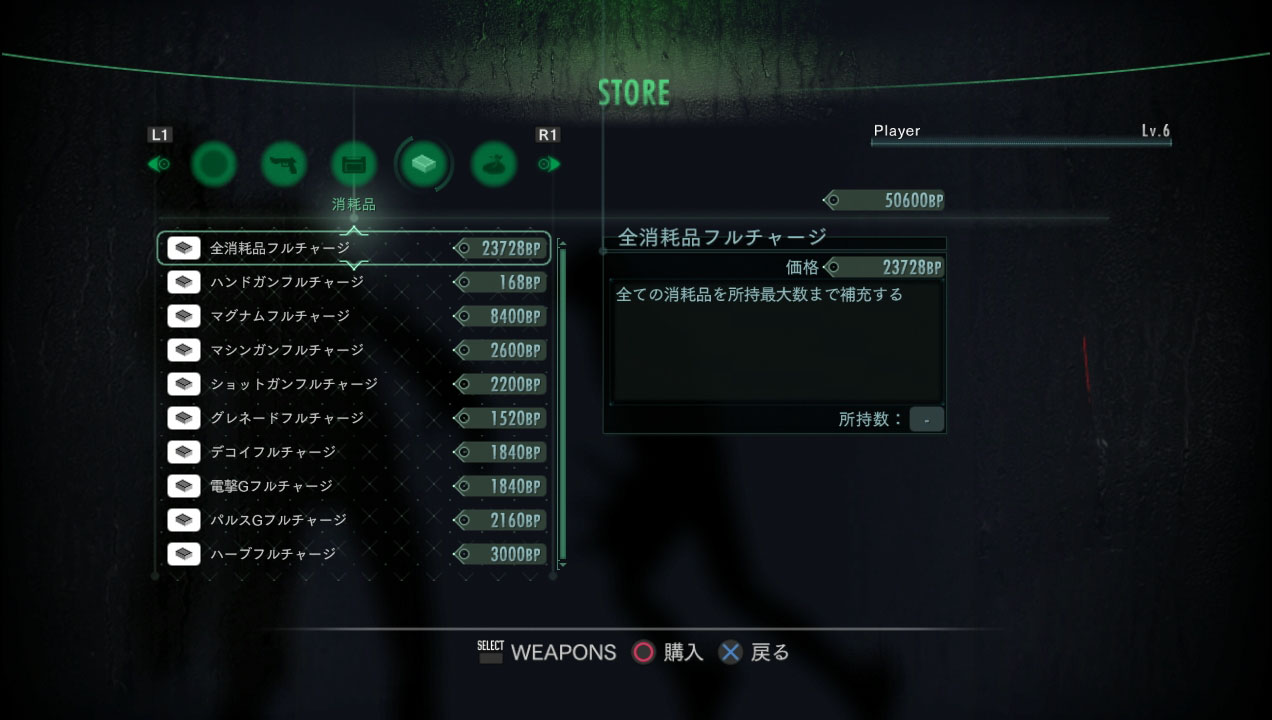This screenshot has height=720, width=1272.
Task: Click the left category arrow
Action: coord(160,164)
